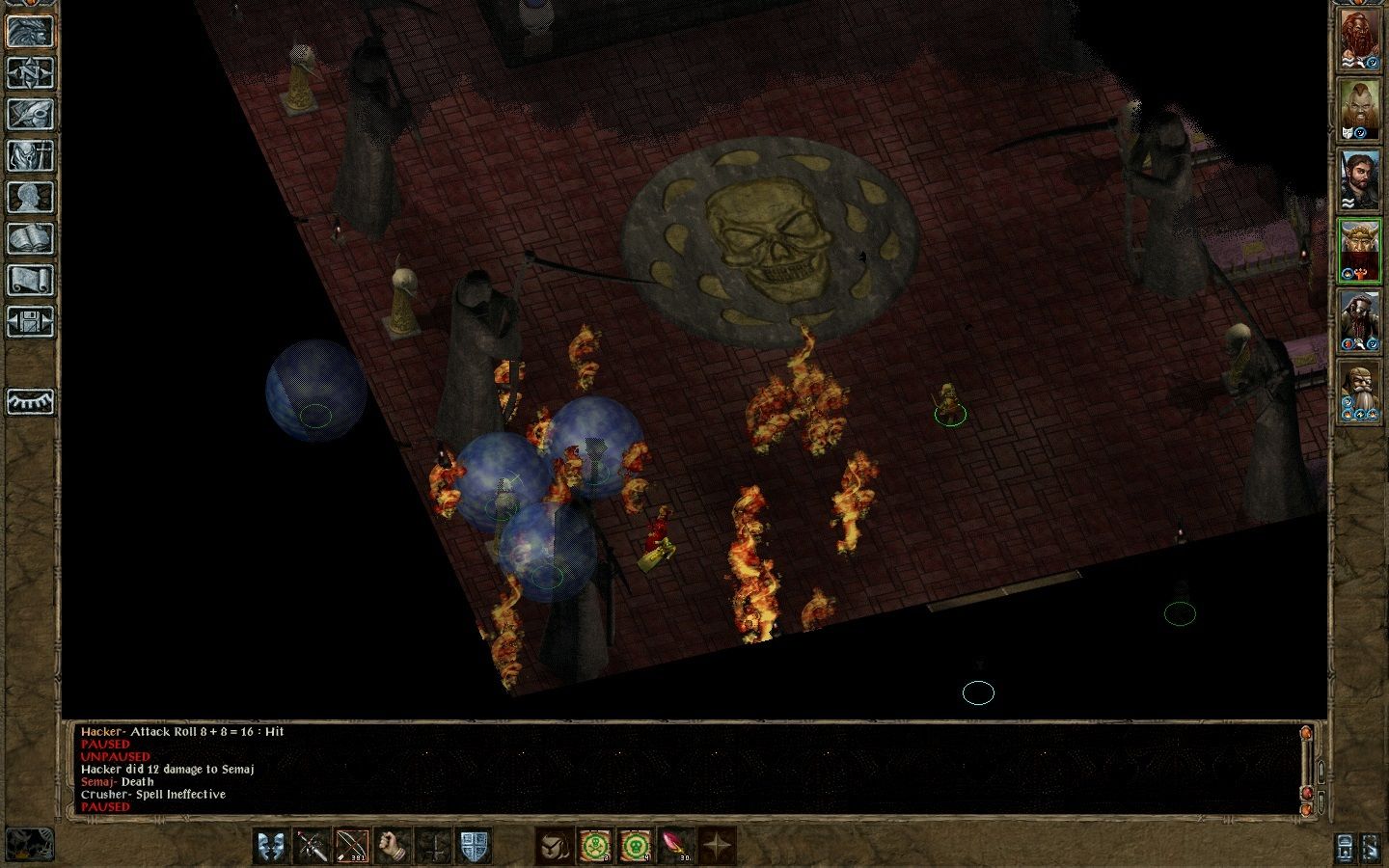
Task: Select the mohawk half-orc portrait
Action: [1359, 109]
